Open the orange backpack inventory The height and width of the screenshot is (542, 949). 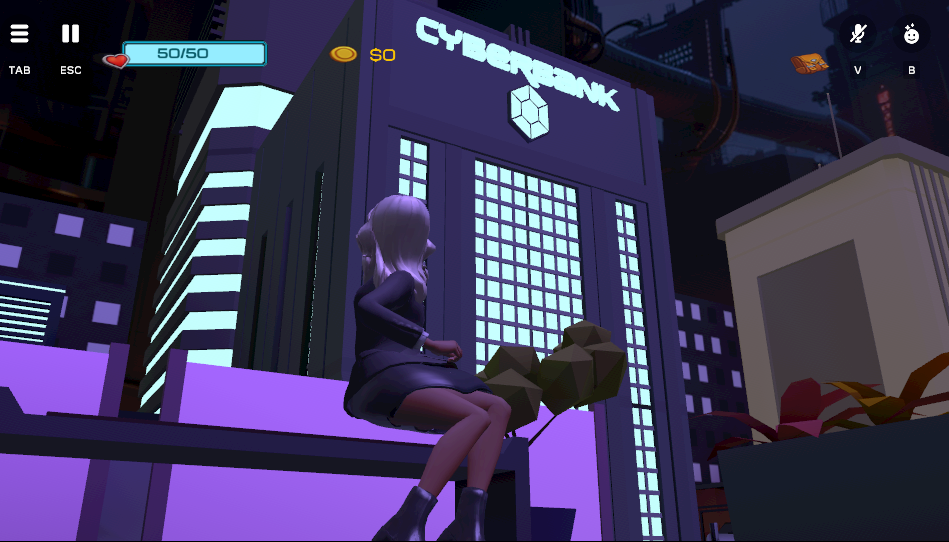coord(810,64)
